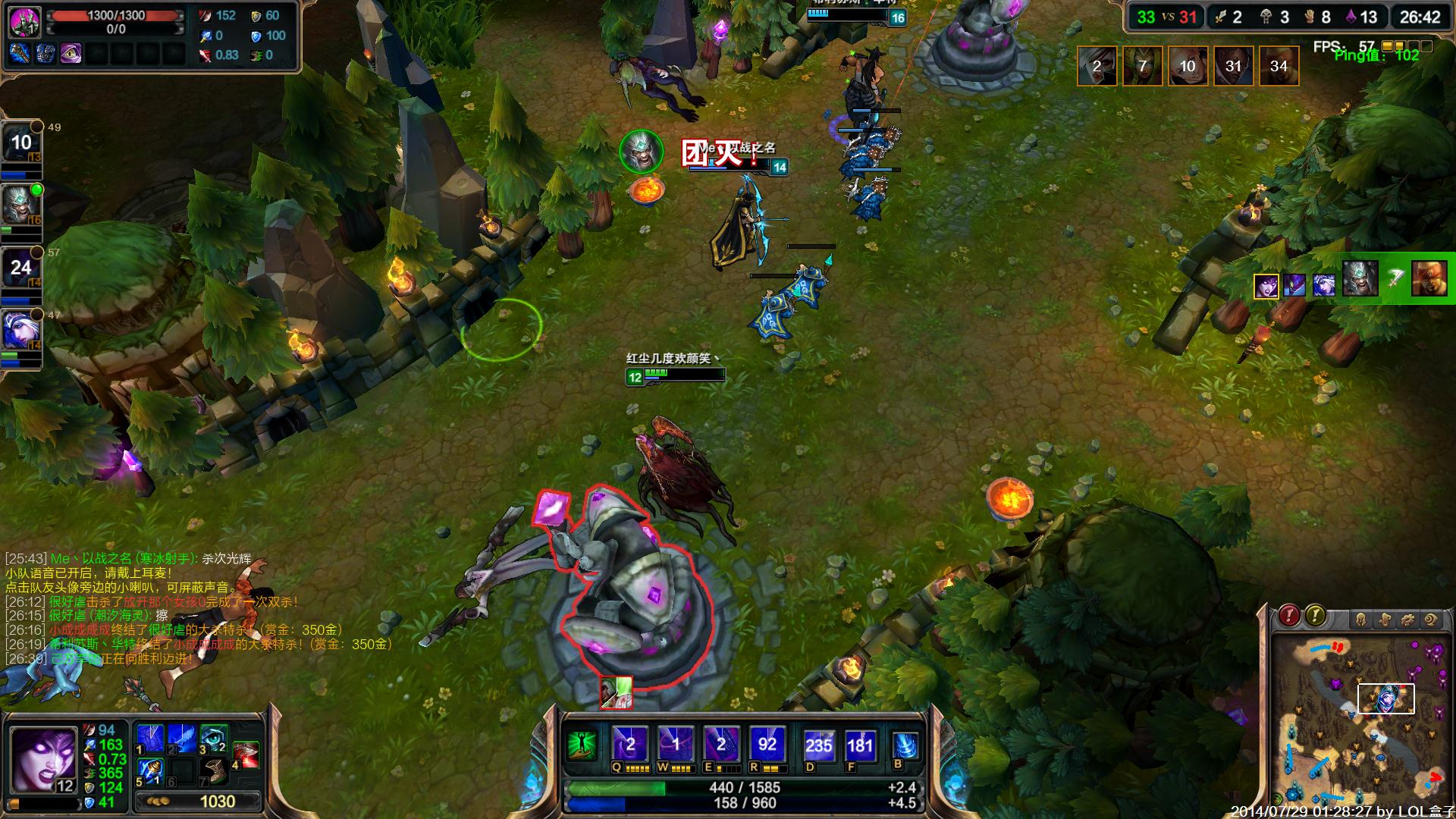Viewport: 1456px width, 819px height.
Task: Use the mana potion in slot 5
Action: point(150,770)
